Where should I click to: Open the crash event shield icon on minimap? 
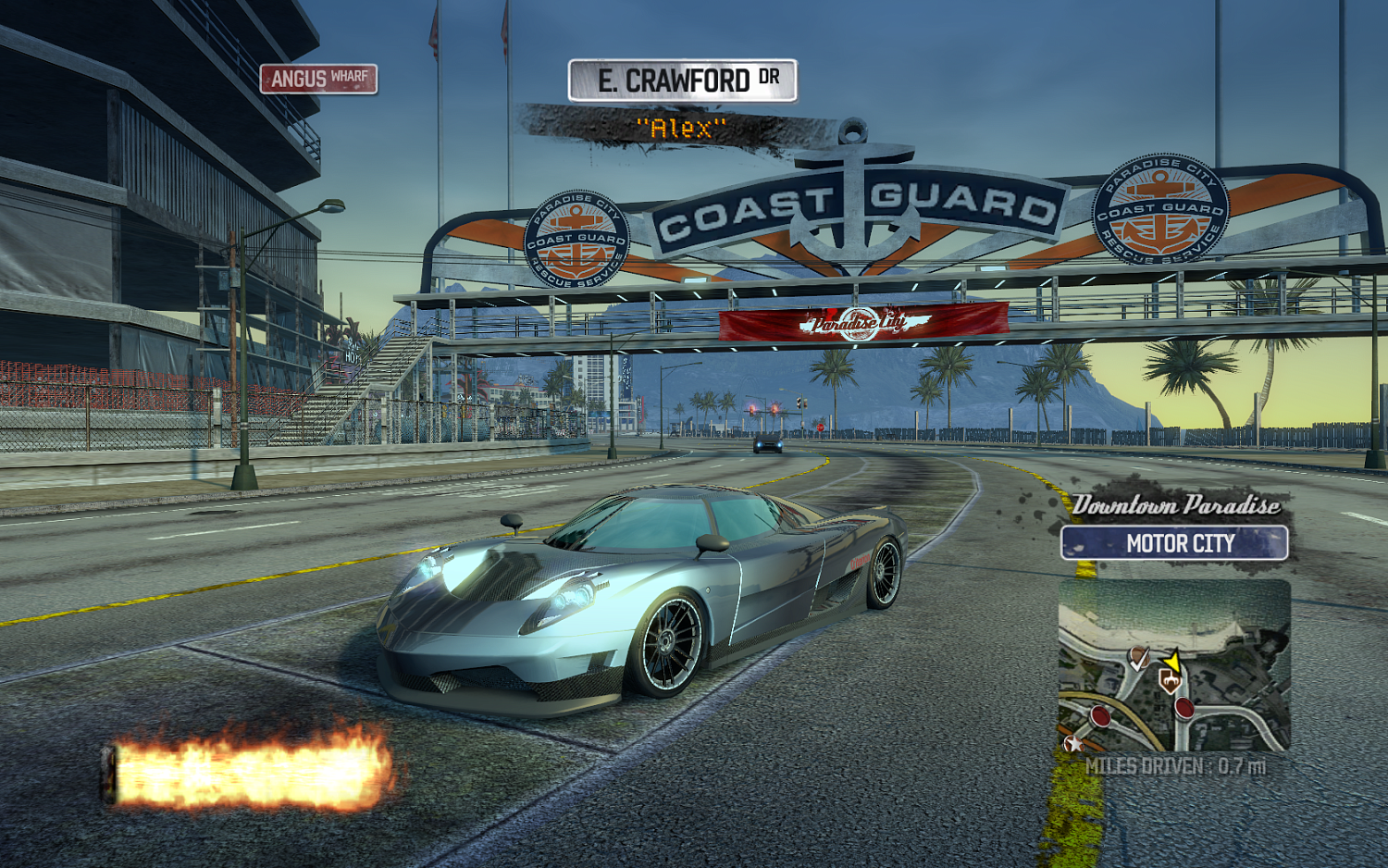[1171, 680]
